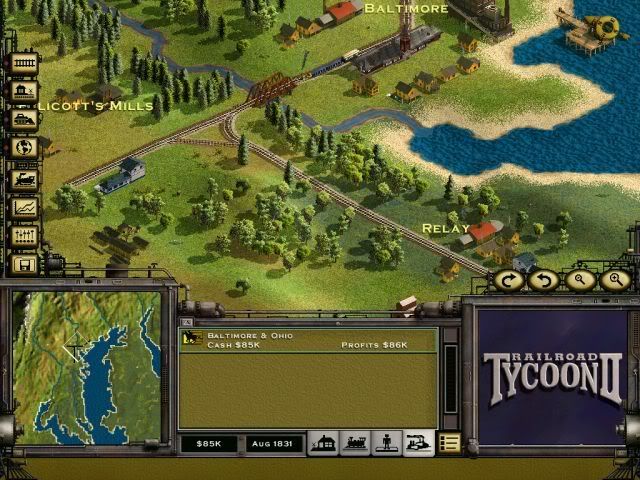Rotate the map view counterclockwise
Image resolution: width=640 pixels, height=480 pixels.
point(544,280)
